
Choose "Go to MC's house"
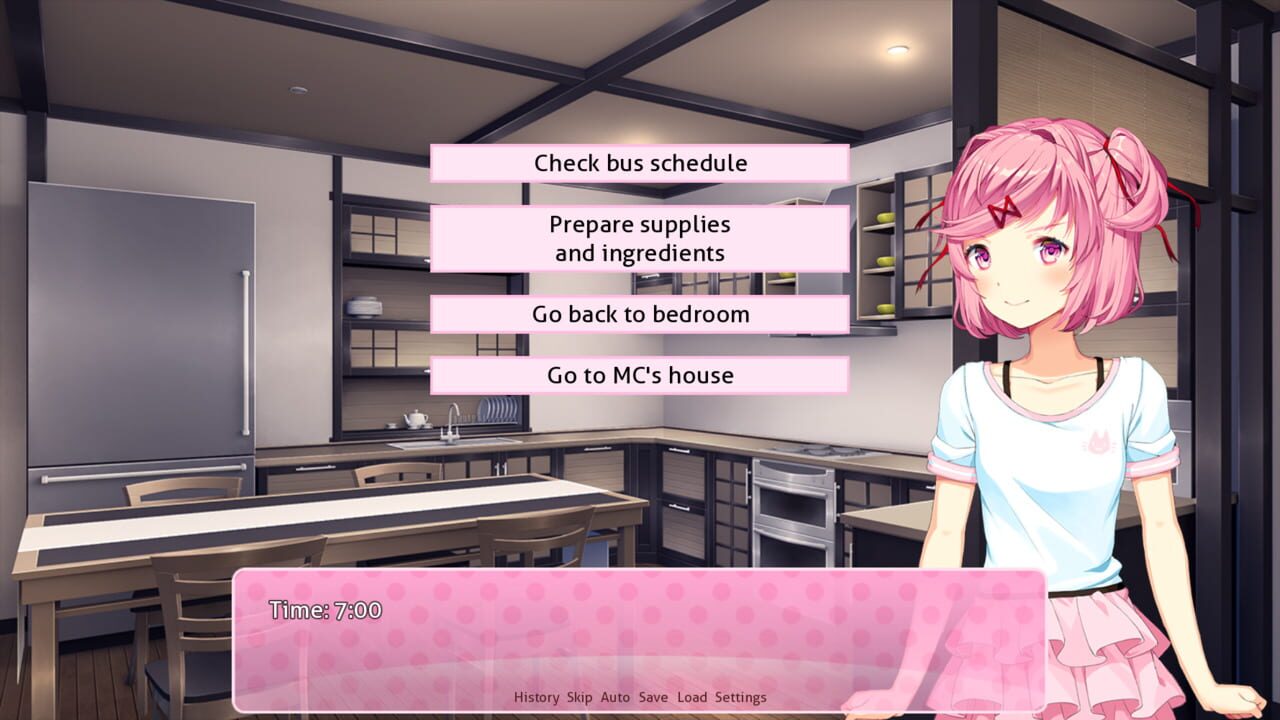pyautogui.click(x=639, y=375)
